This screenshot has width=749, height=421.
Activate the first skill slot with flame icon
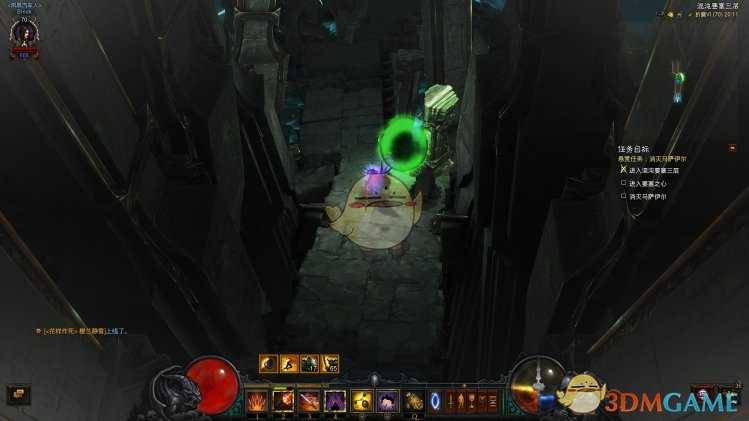tap(257, 401)
